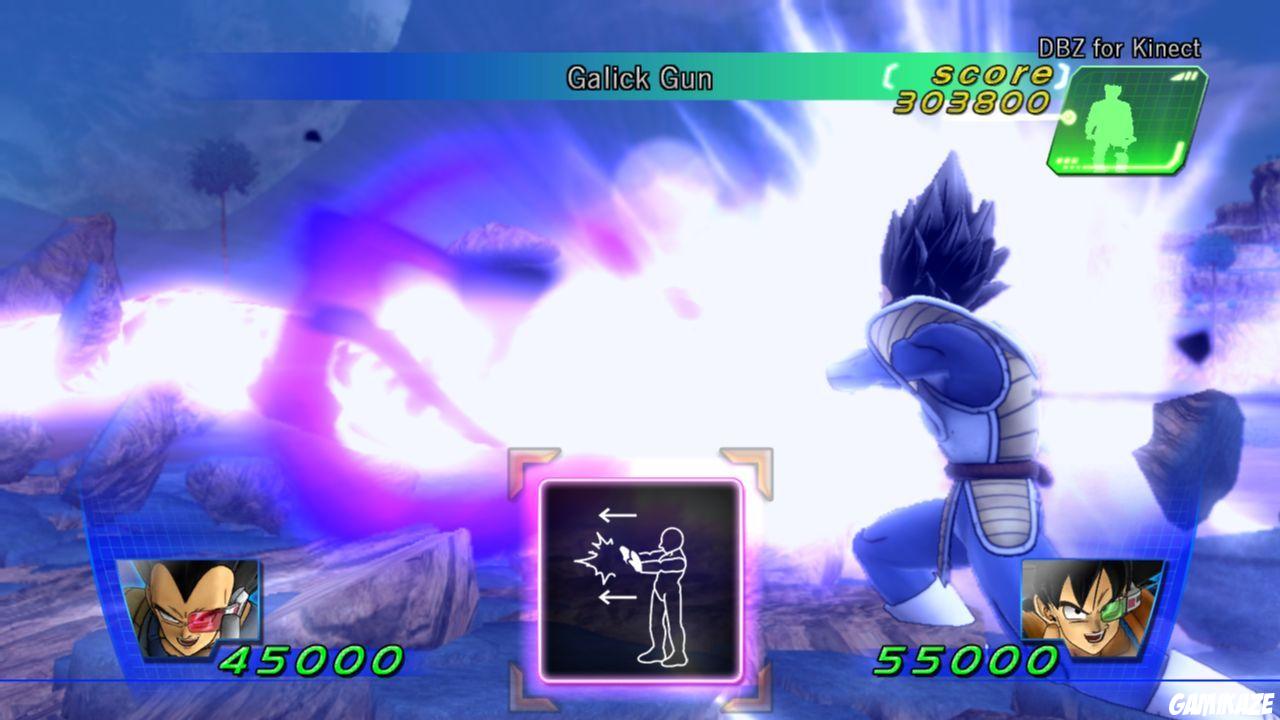Click the three dots at the panel's bottom edge
The width and height of the screenshot is (1280, 720).
[1068, 161]
